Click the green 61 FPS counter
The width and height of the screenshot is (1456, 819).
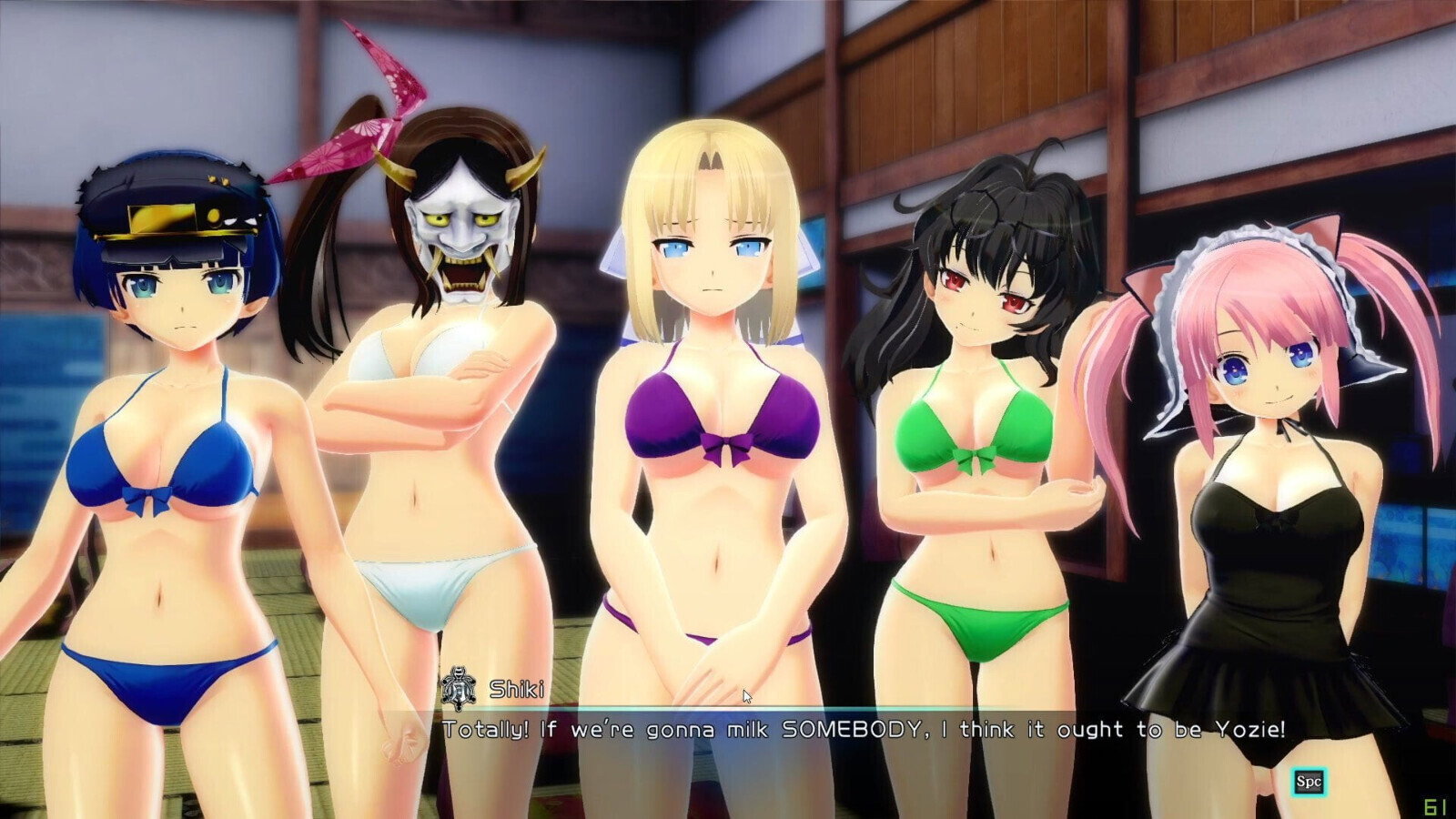[x=1435, y=806]
